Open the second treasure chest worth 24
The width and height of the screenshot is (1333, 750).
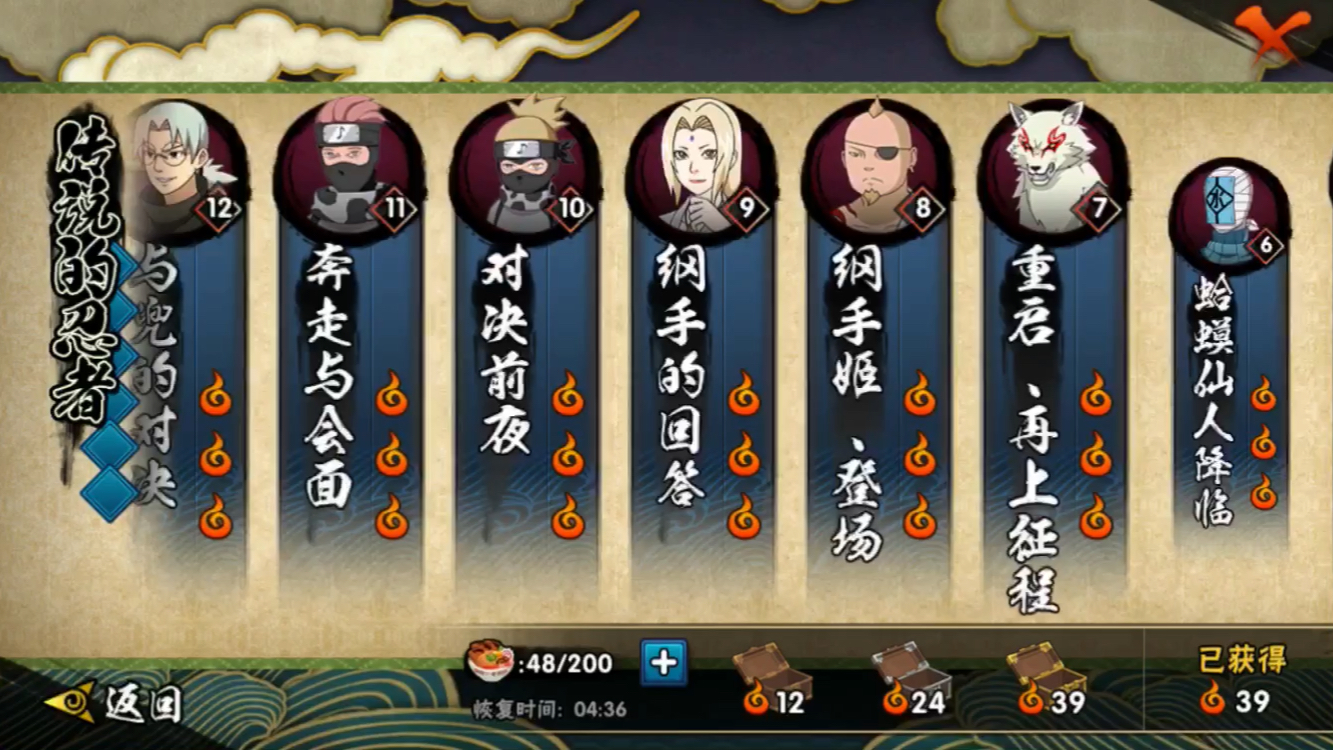pos(906,663)
